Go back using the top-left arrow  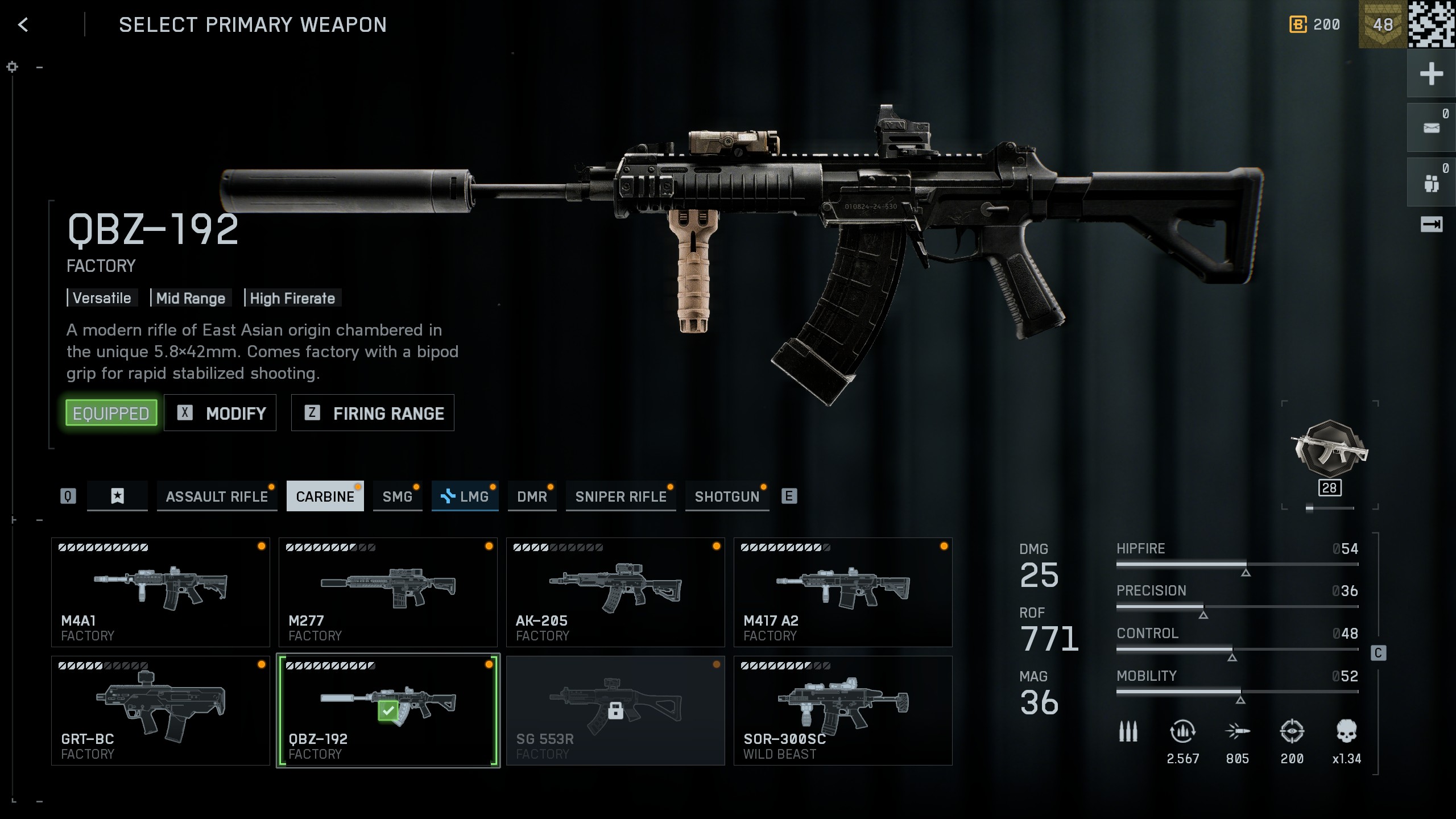[23, 24]
